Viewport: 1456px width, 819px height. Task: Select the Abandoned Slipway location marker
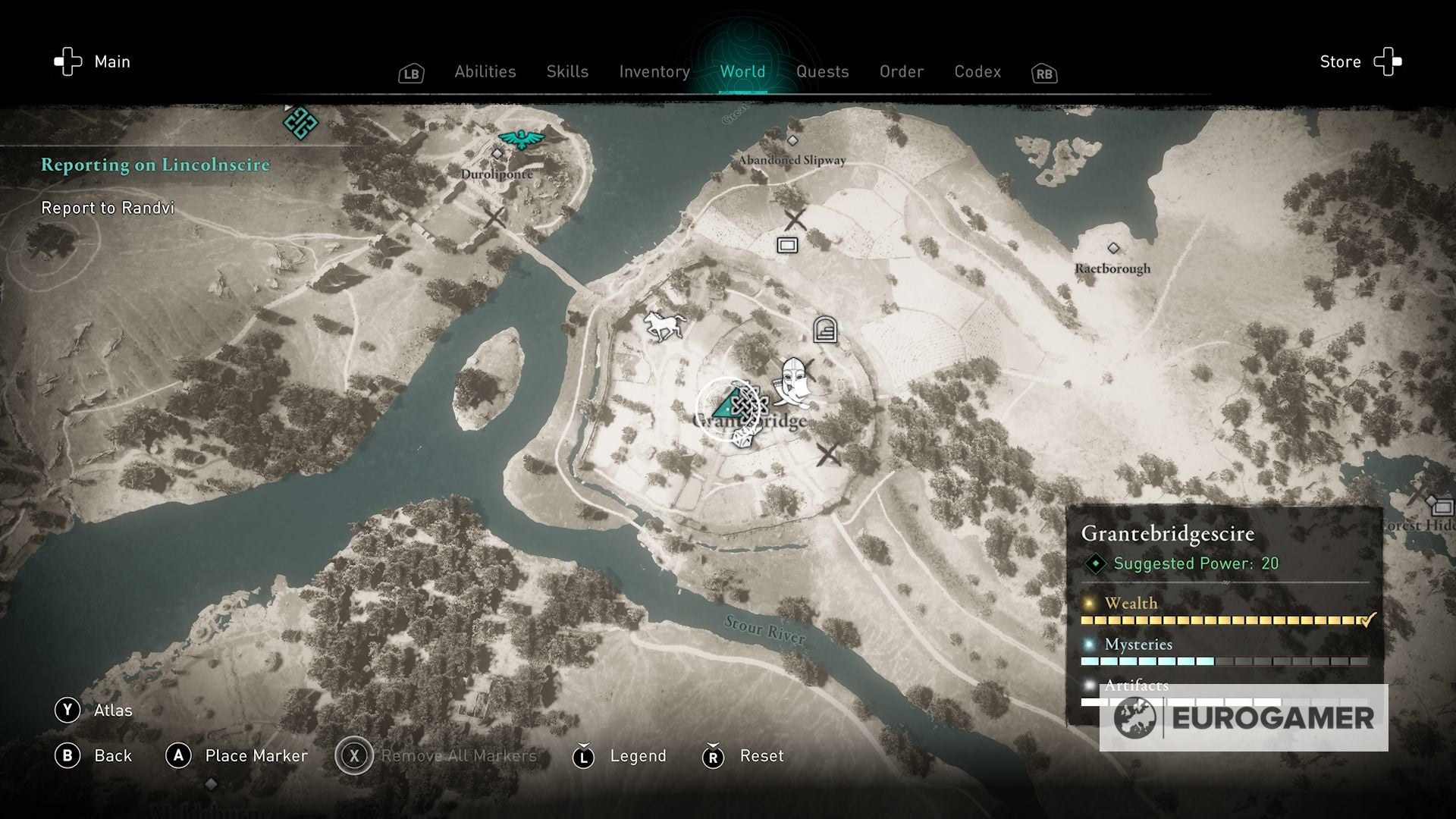point(792,141)
